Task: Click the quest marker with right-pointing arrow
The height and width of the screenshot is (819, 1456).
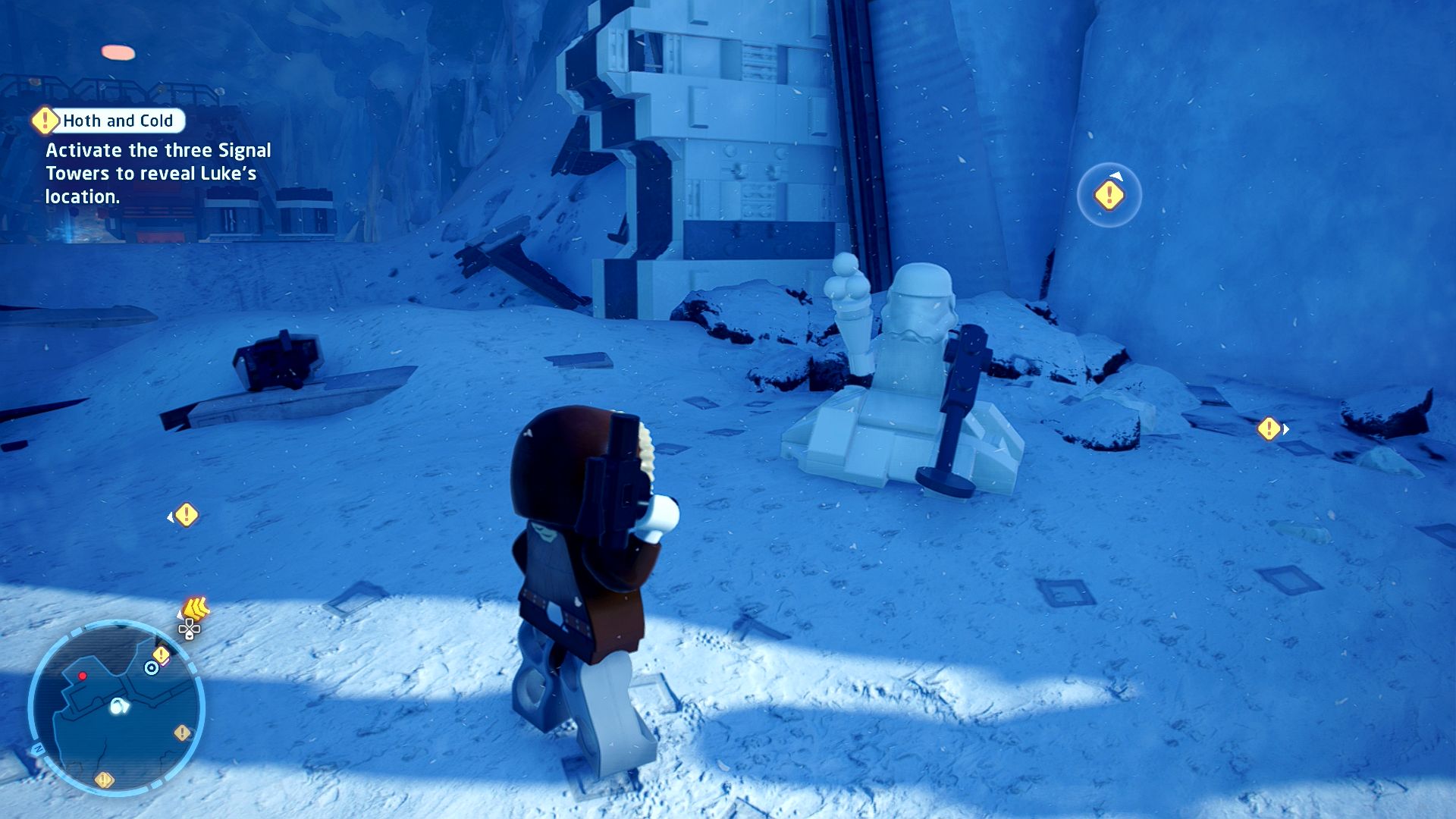Action: [x=1269, y=429]
